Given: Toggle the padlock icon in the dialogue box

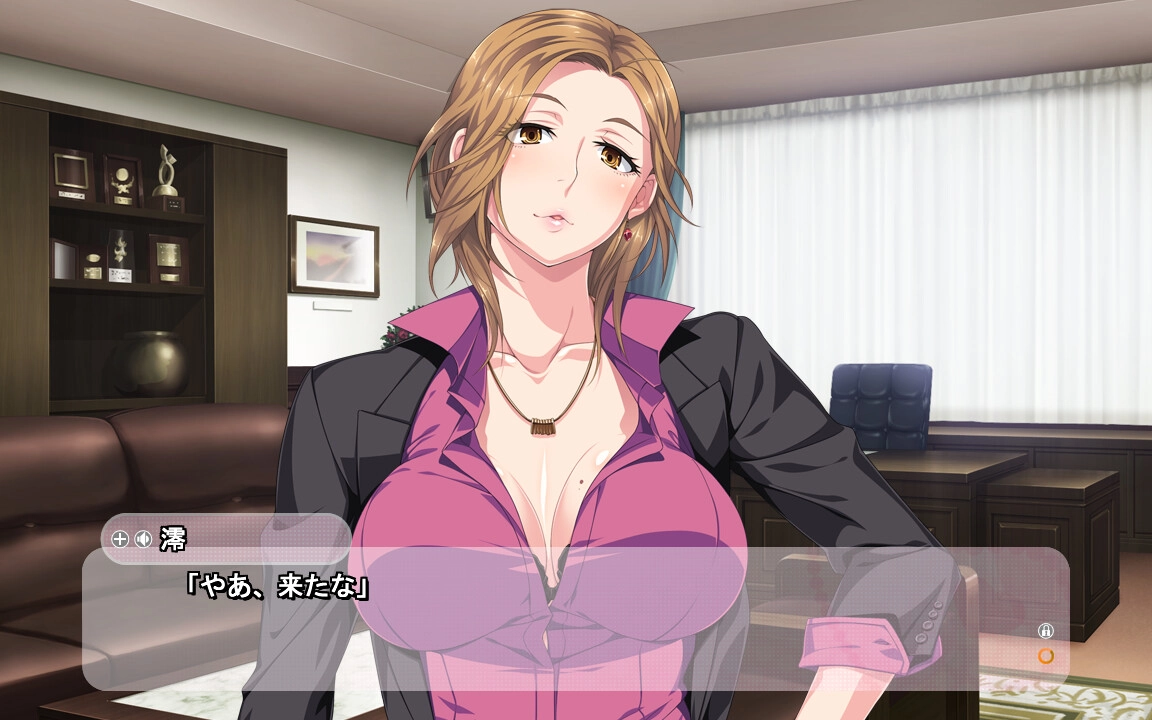Looking at the screenshot, I should tap(1046, 631).
